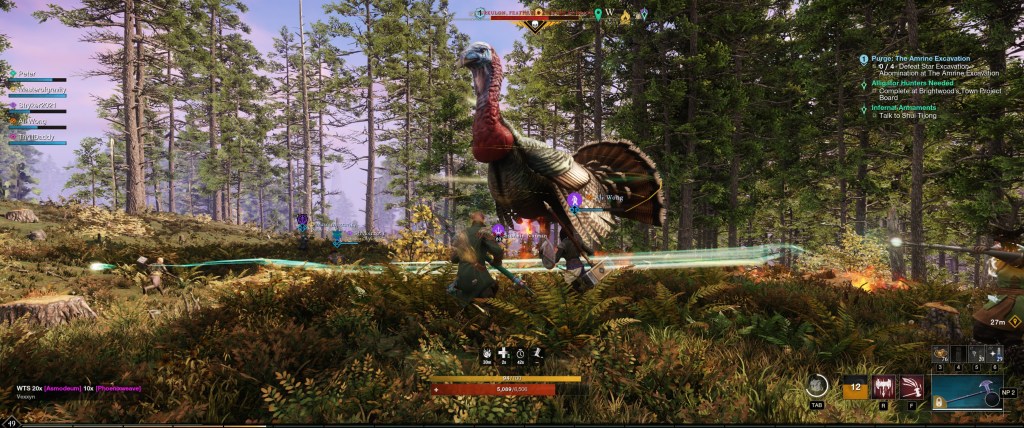Click the orange cooldown ability showing 12
Viewport: 1024px width, 428px height.
click(x=855, y=388)
